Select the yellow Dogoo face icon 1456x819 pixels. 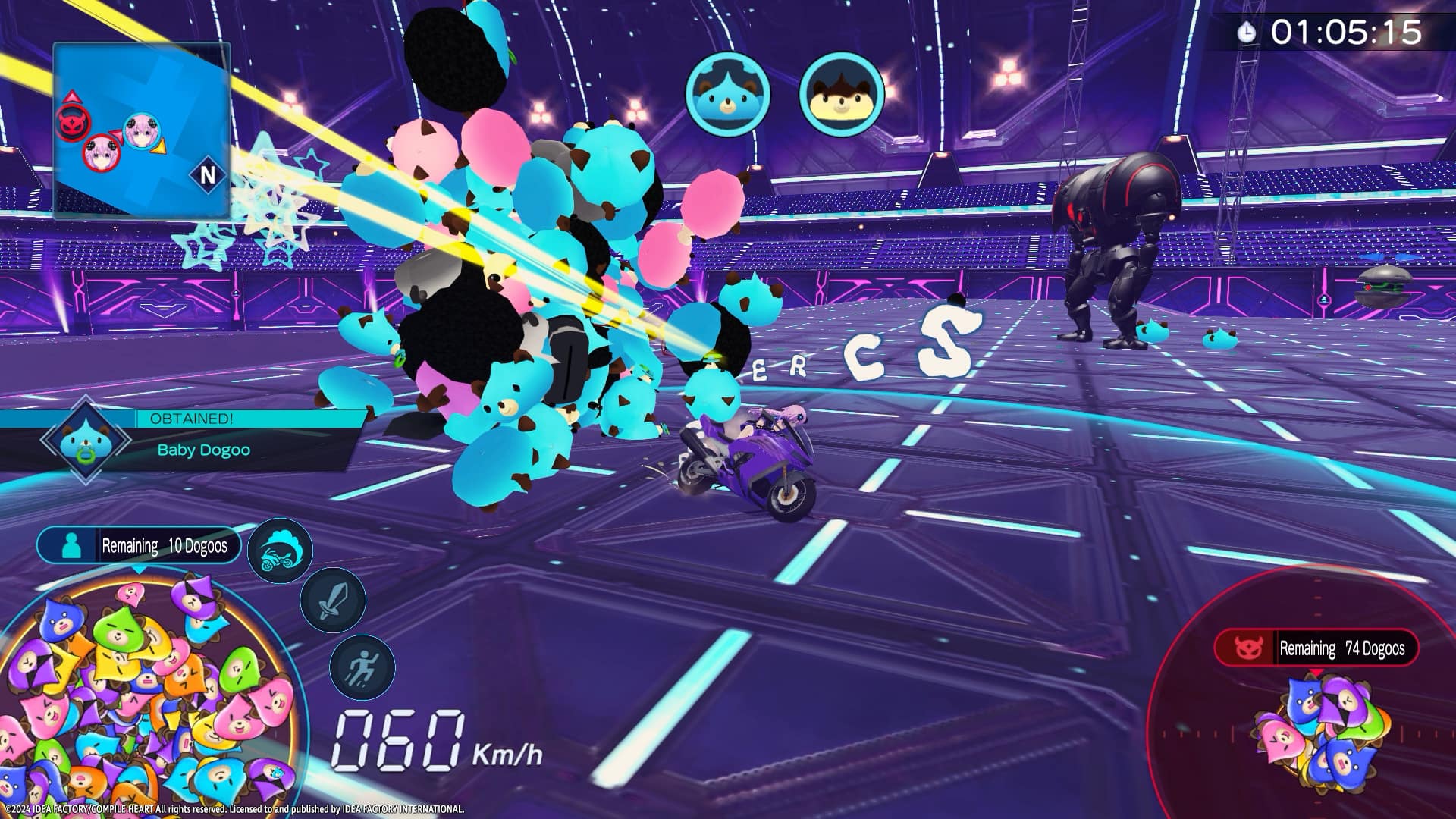tap(842, 94)
